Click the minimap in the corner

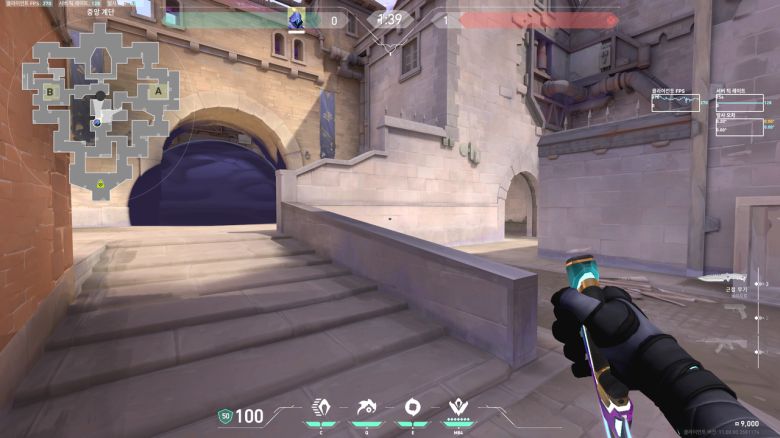click(99, 108)
